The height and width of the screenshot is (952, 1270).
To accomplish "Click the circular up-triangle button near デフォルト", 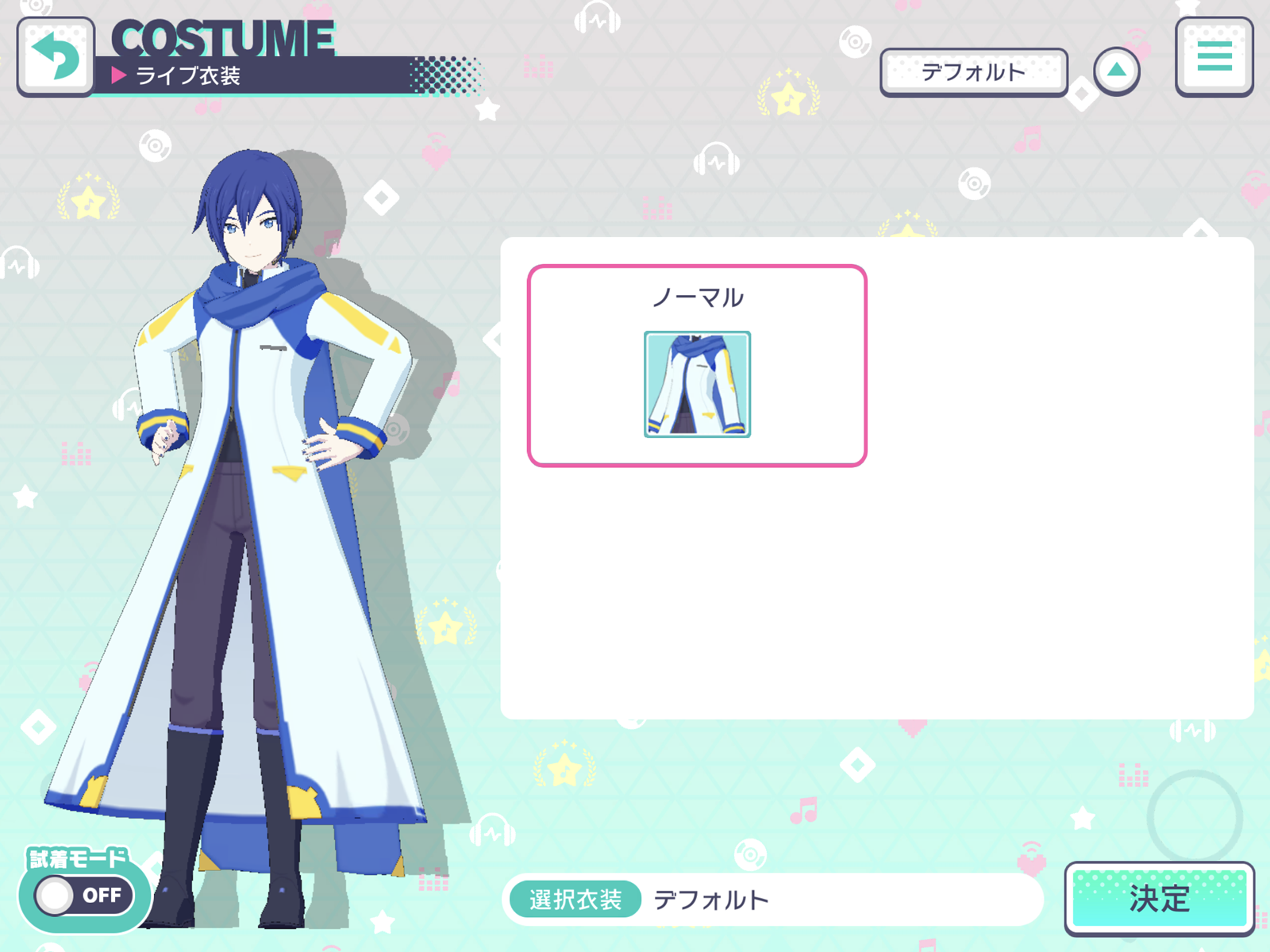I will click(x=1118, y=70).
